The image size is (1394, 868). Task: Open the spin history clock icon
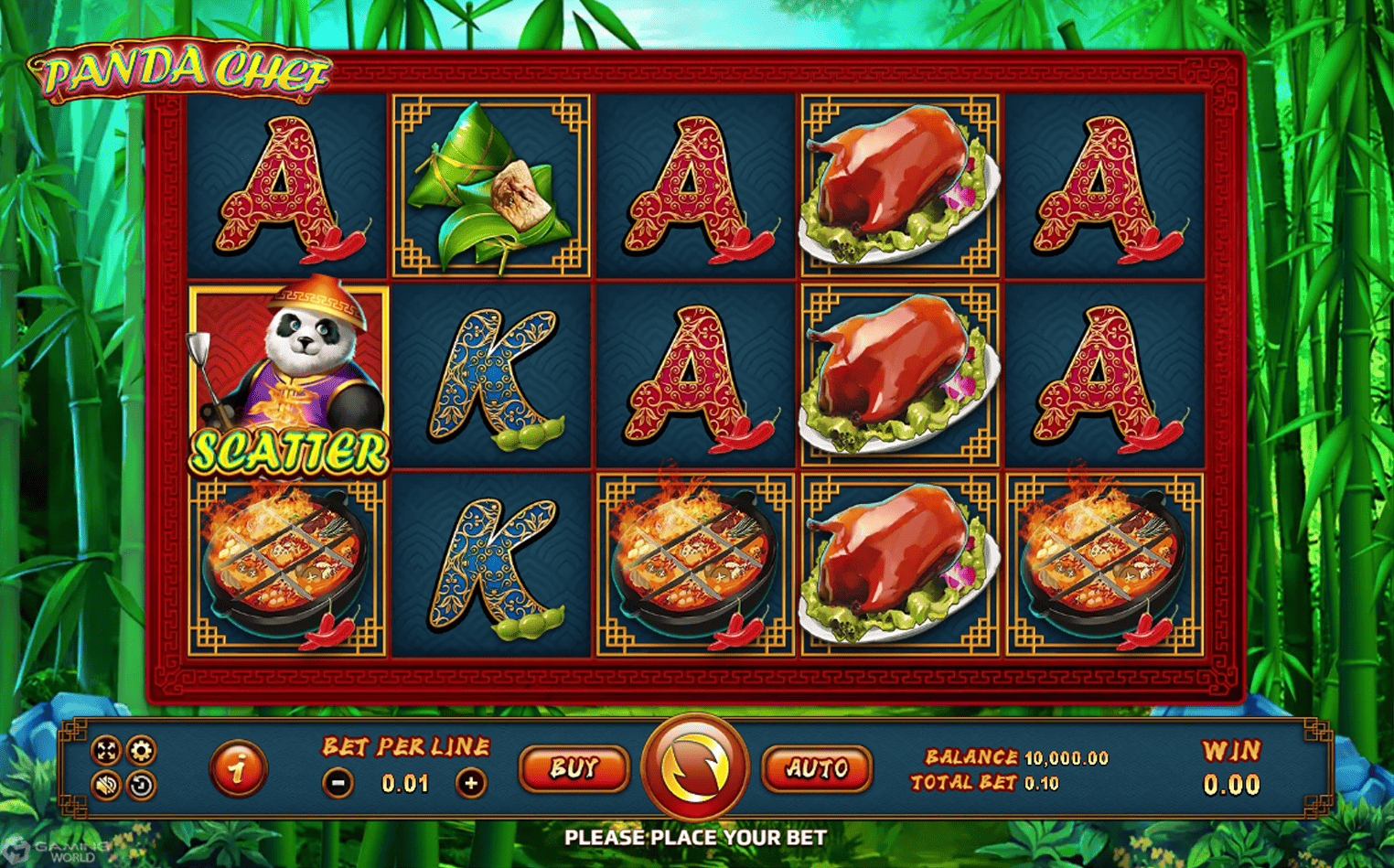141,785
